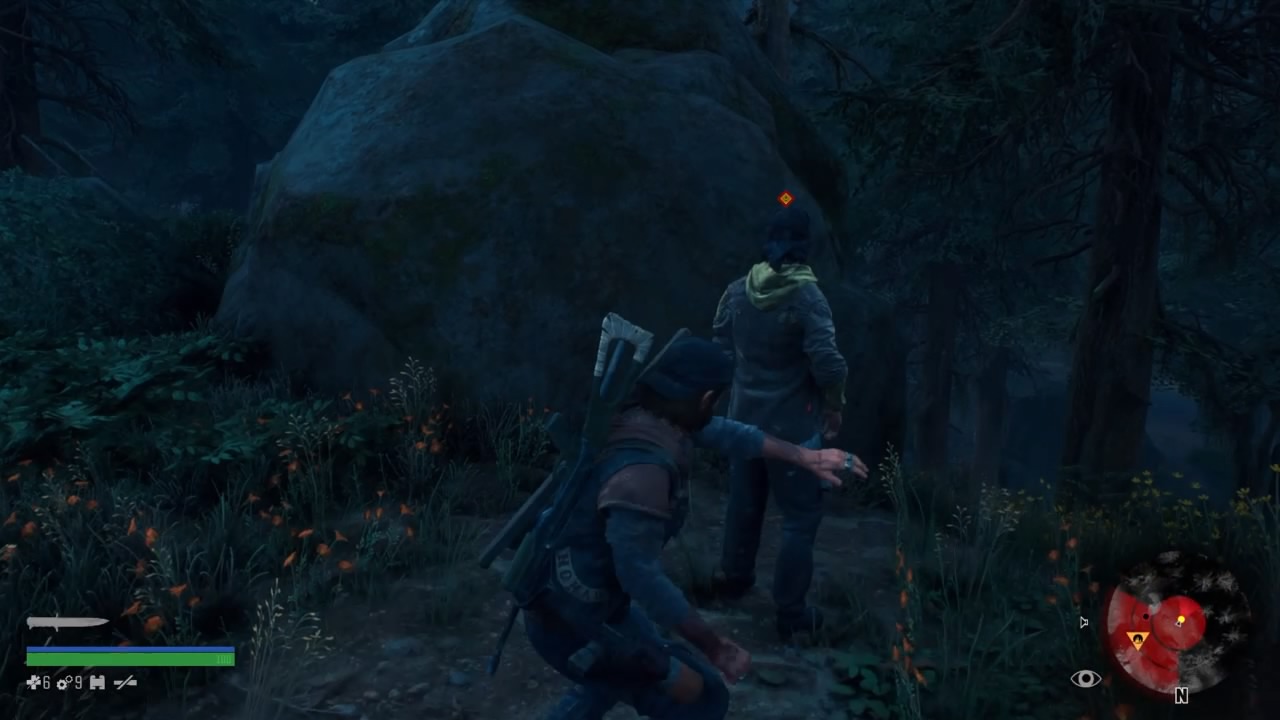Select the combat knife weapon icon
Screen dimensions: 1280x720
tap(66, 623)
